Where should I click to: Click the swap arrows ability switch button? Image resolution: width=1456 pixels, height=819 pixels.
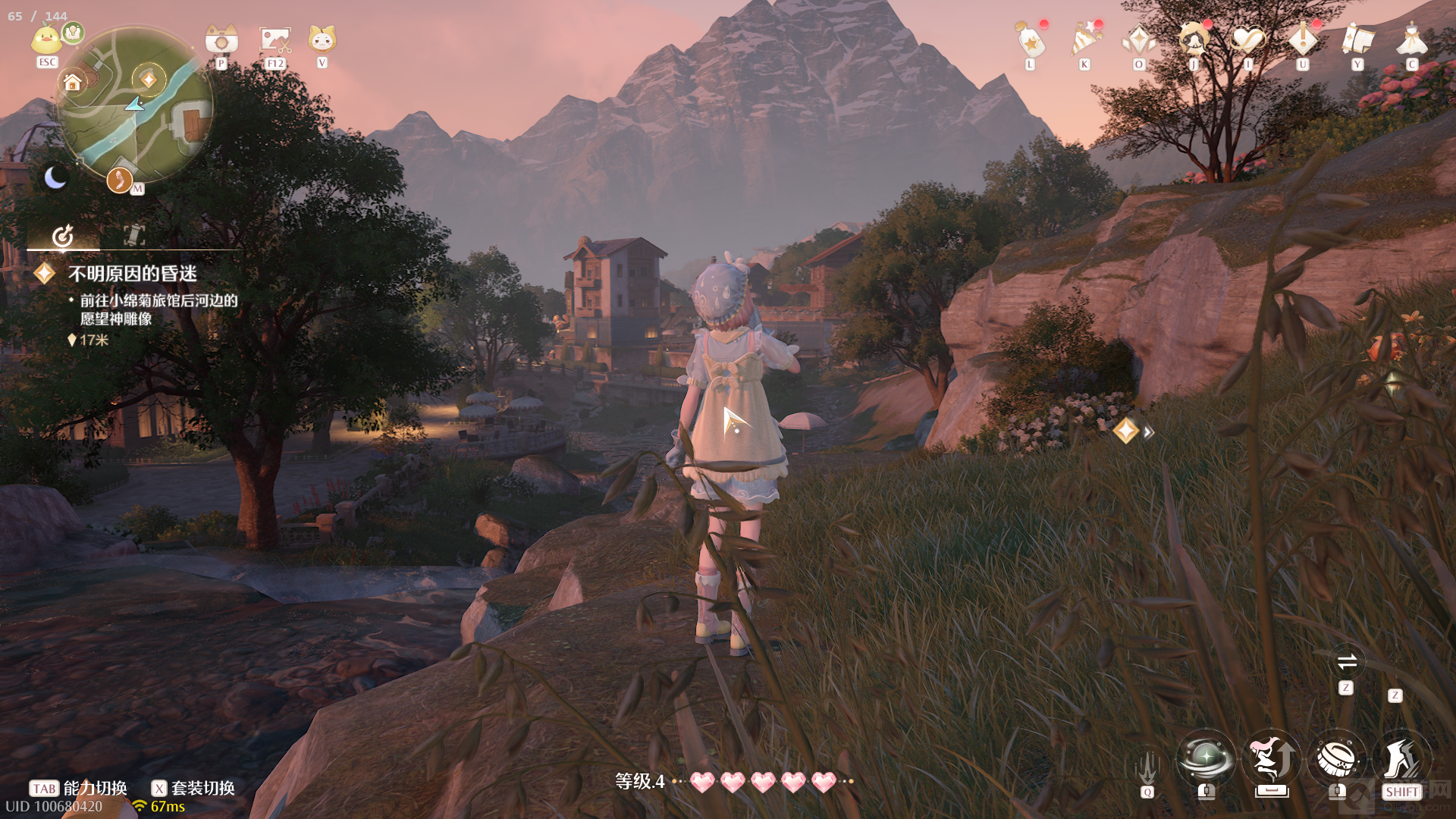(x=1347, y=662)
